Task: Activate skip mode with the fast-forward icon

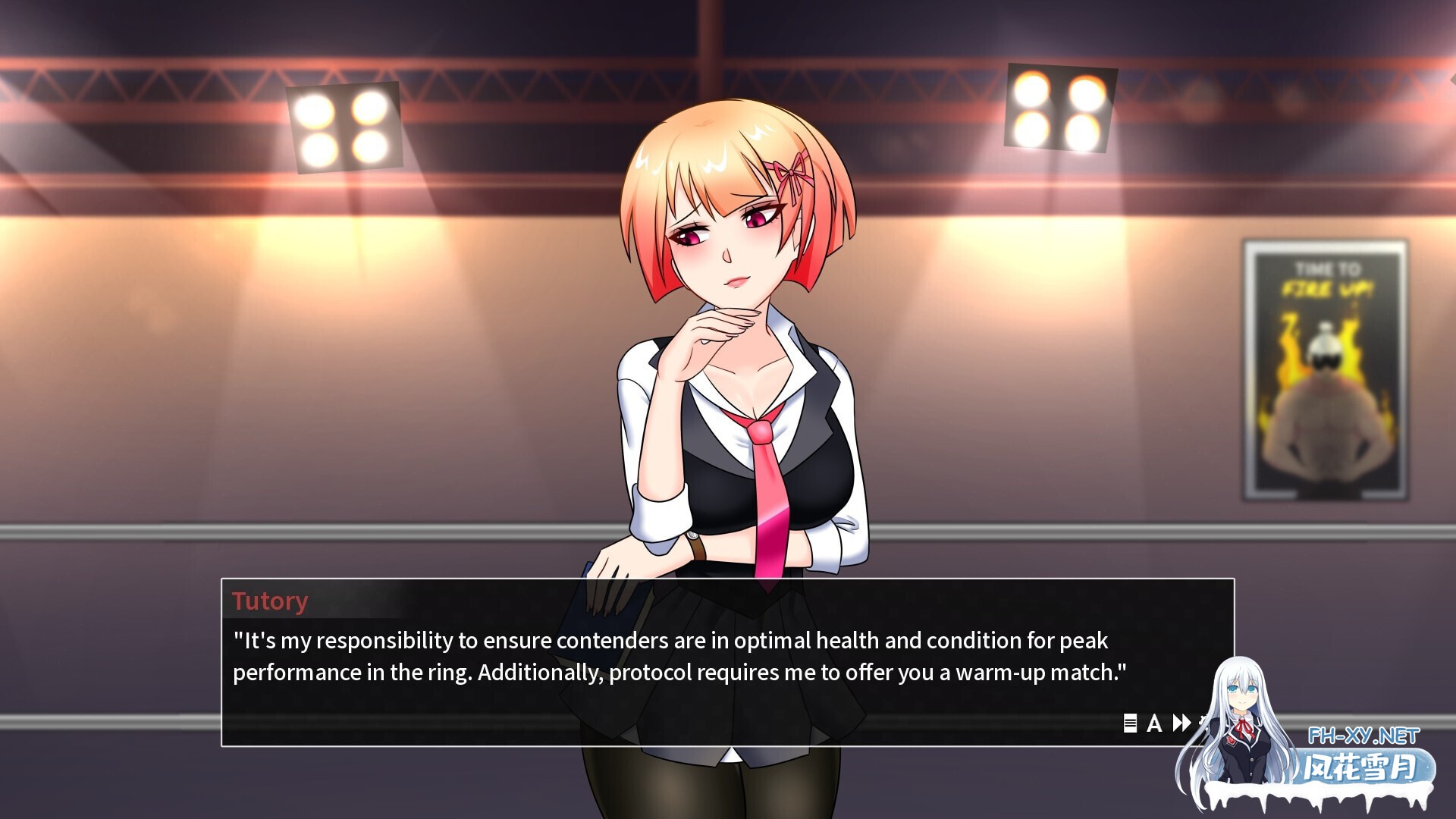Action: coord(1180,723)
